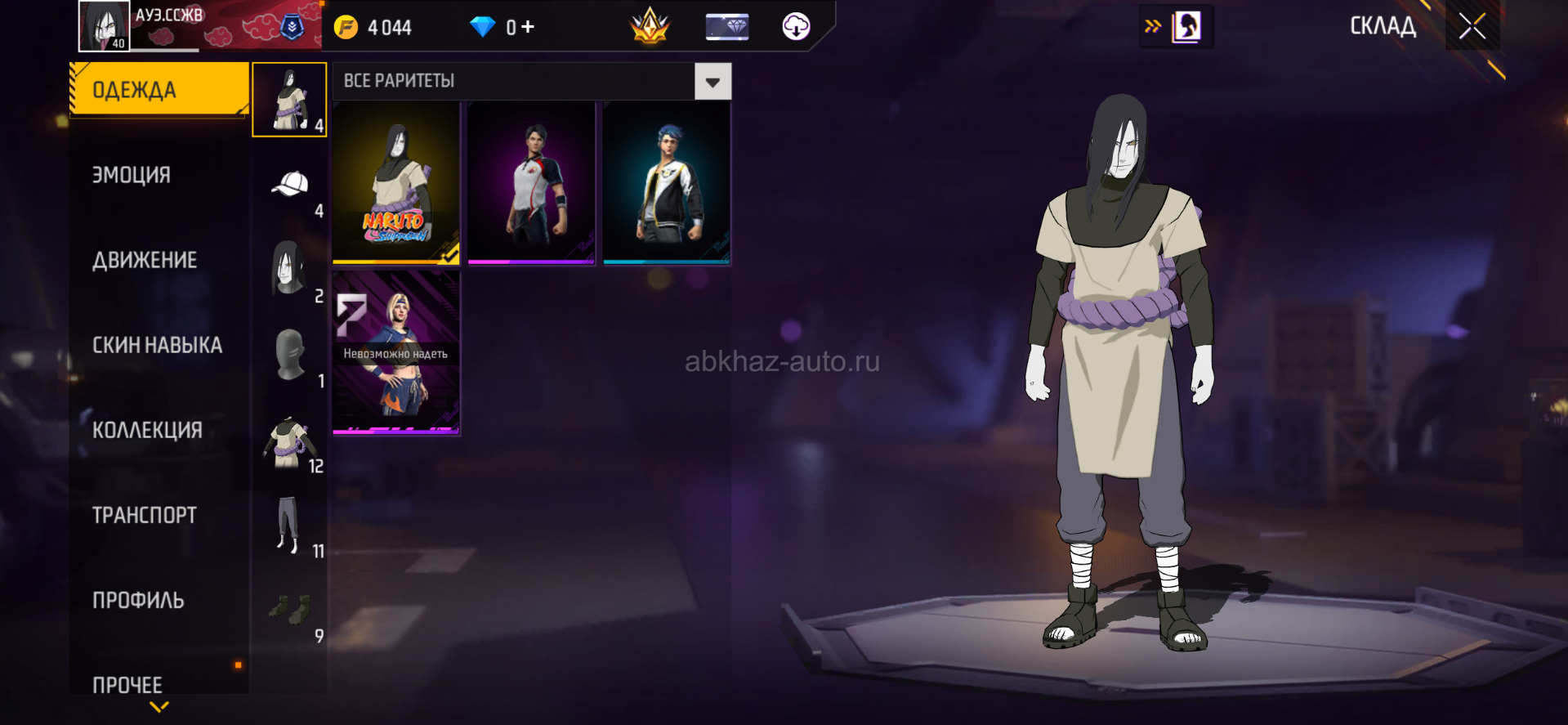The image size is (1568, 725).
Task: Switch to the ЭМОЦИЯ tab
Action: pos(132,175)
